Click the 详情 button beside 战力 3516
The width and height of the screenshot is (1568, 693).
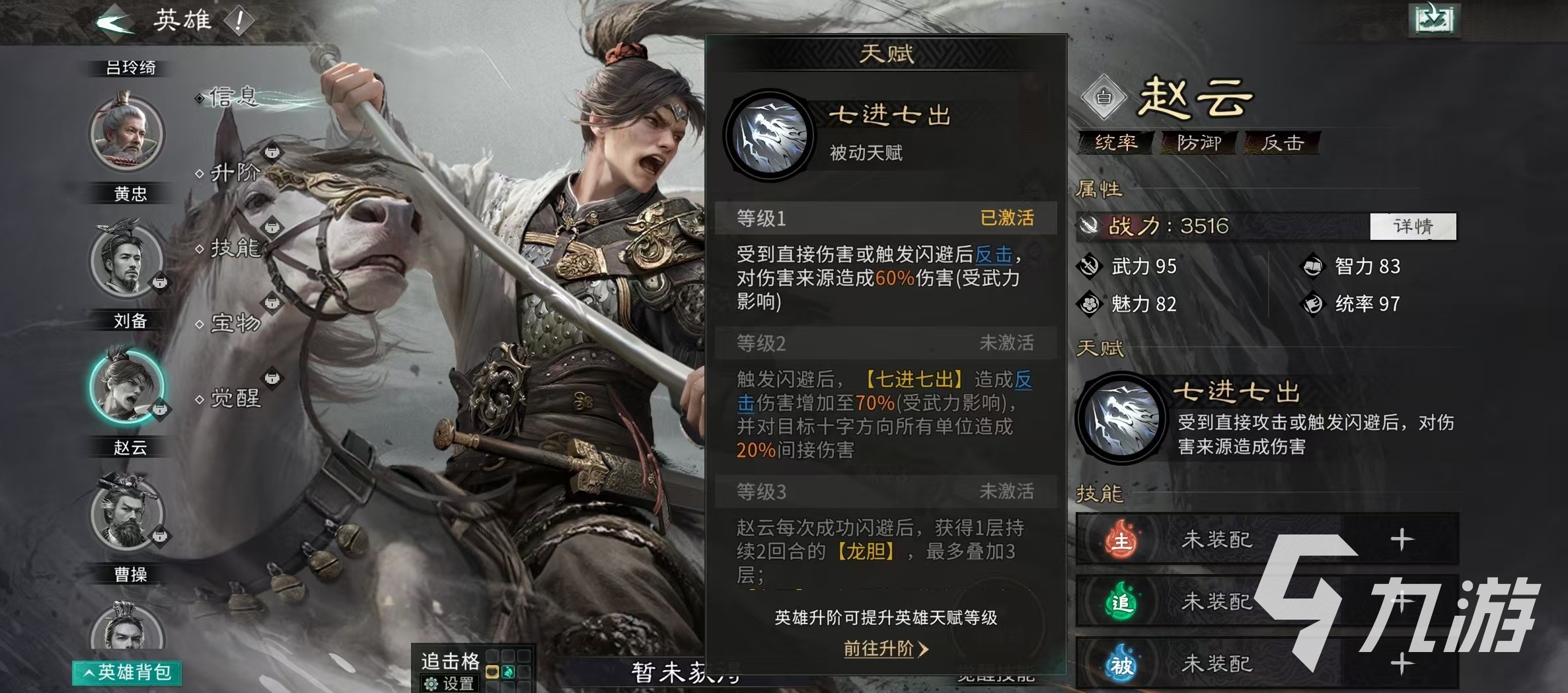tap(1413, 227)
